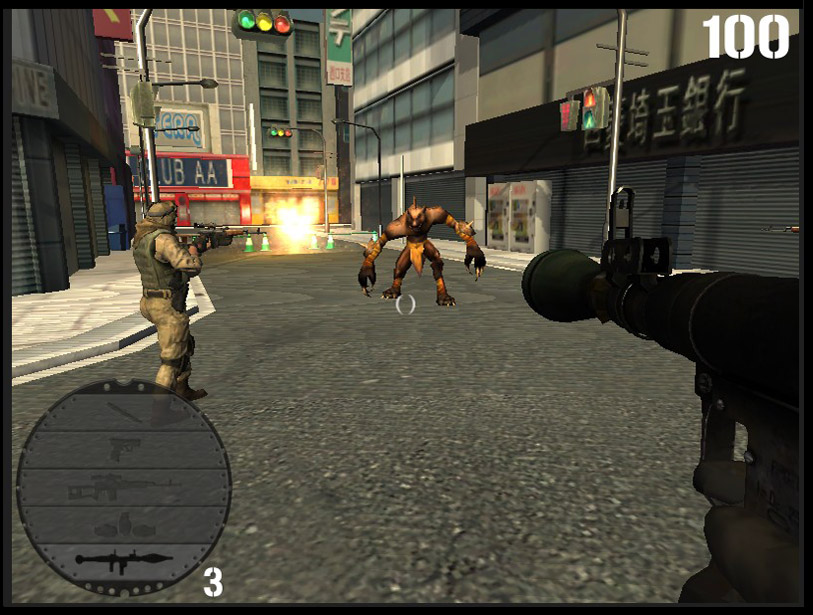Equip the pistol from the weapon wheel
This screenshot has width=813, height=615.
click(x=124, y=449)
